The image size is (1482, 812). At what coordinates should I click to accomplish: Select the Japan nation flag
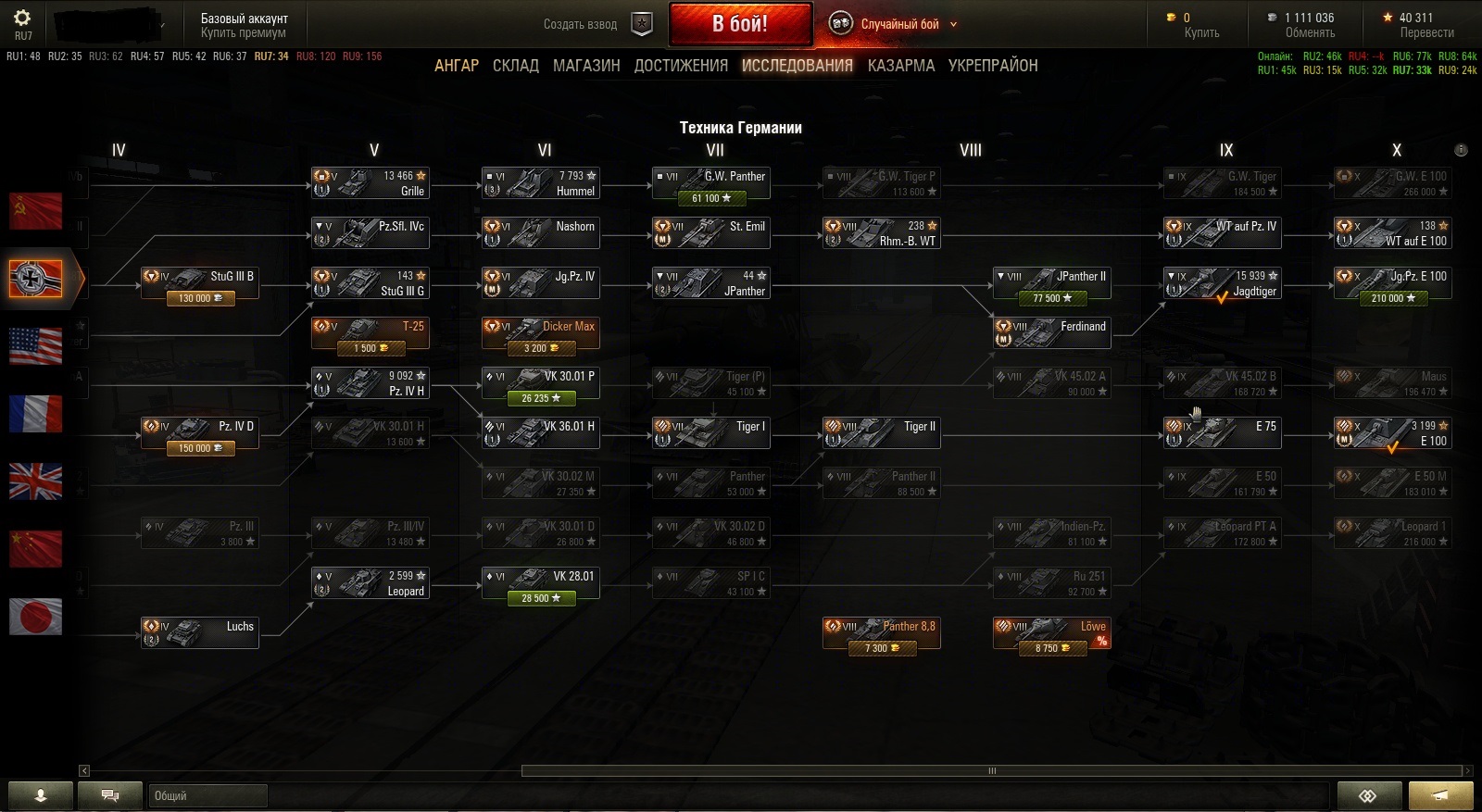coord(35,616)
